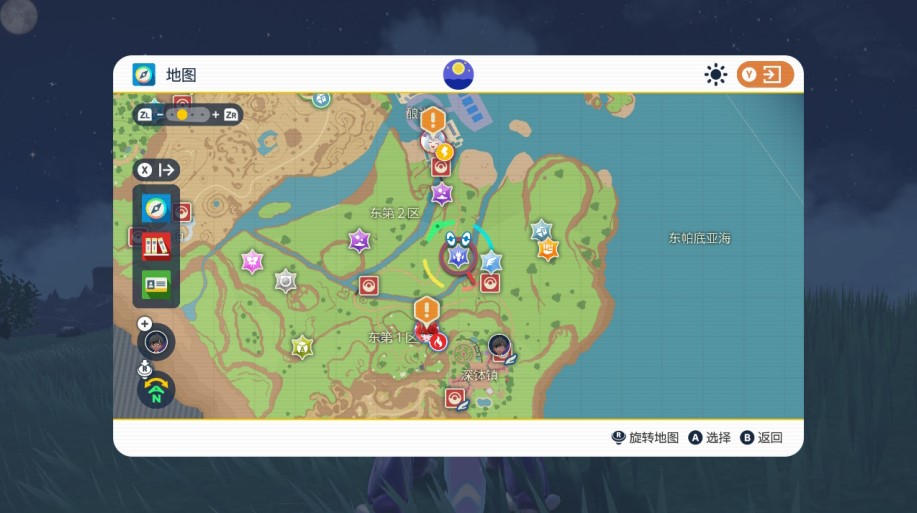Click the sun weather icon in header
This screenshot has width=917, height=513.
716,75
